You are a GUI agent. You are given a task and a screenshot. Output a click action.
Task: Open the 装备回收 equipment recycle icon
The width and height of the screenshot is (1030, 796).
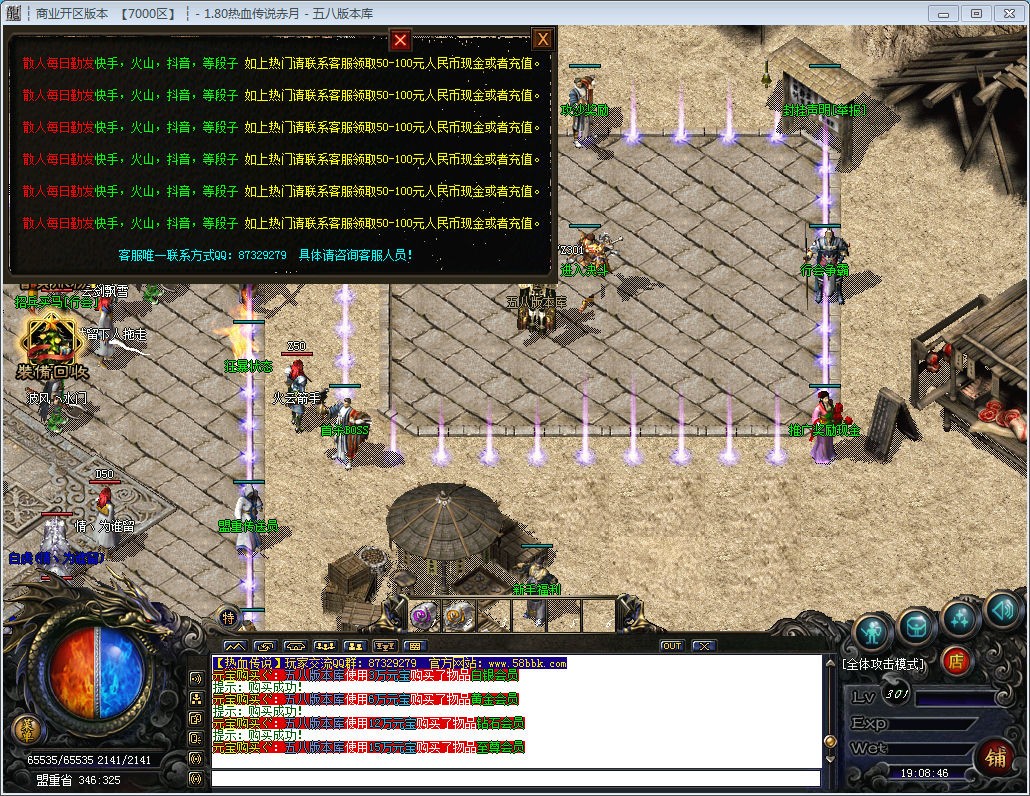pos(52,345)
